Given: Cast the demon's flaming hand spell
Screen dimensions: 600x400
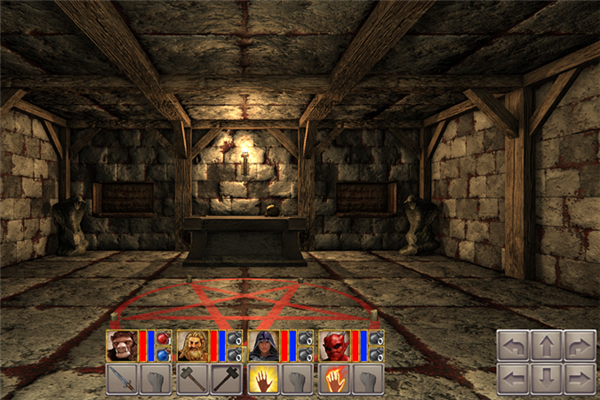Looking at the screenshot, I should (x=334, y=378).
